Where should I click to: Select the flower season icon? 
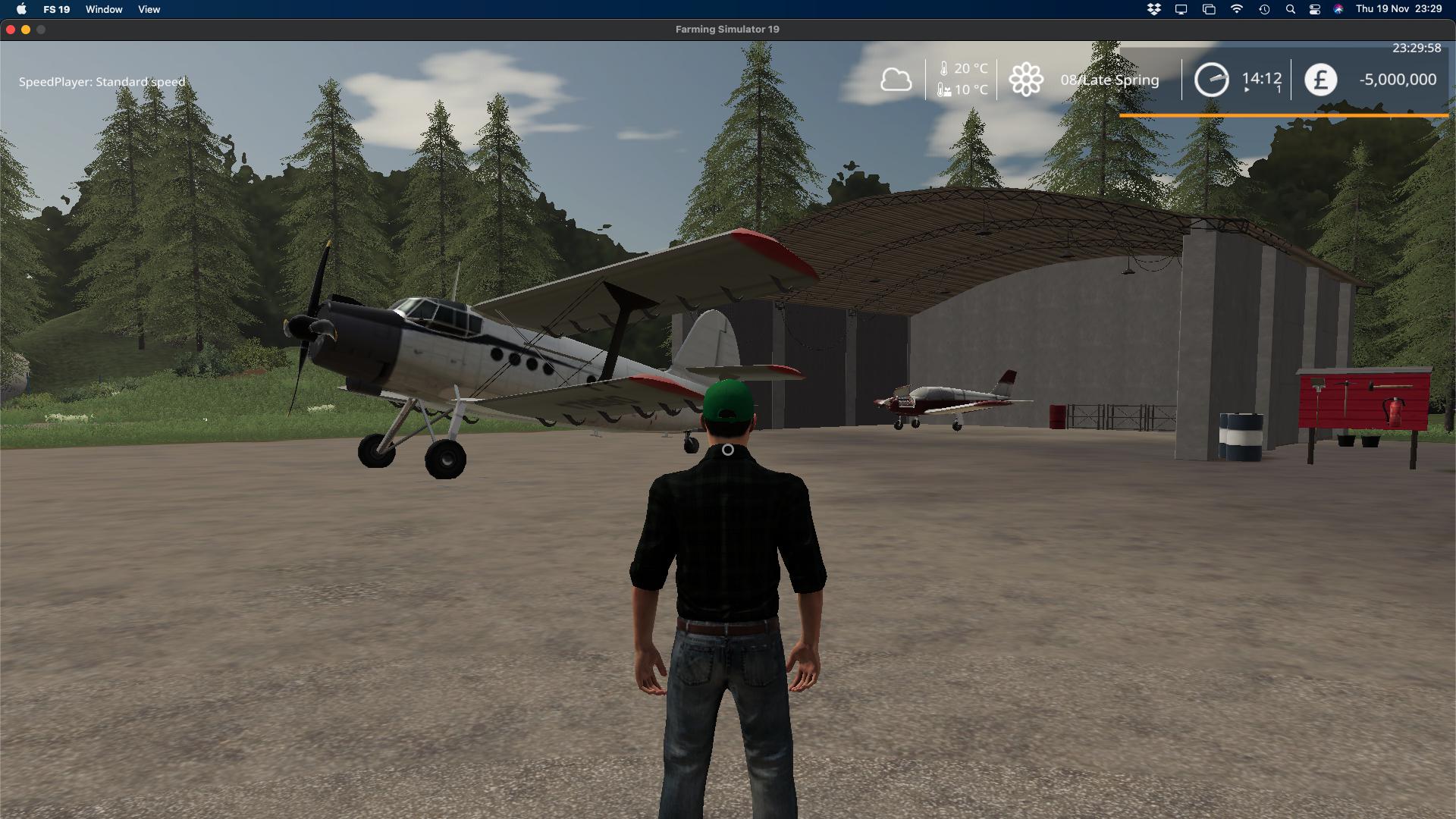[1026, 80]
